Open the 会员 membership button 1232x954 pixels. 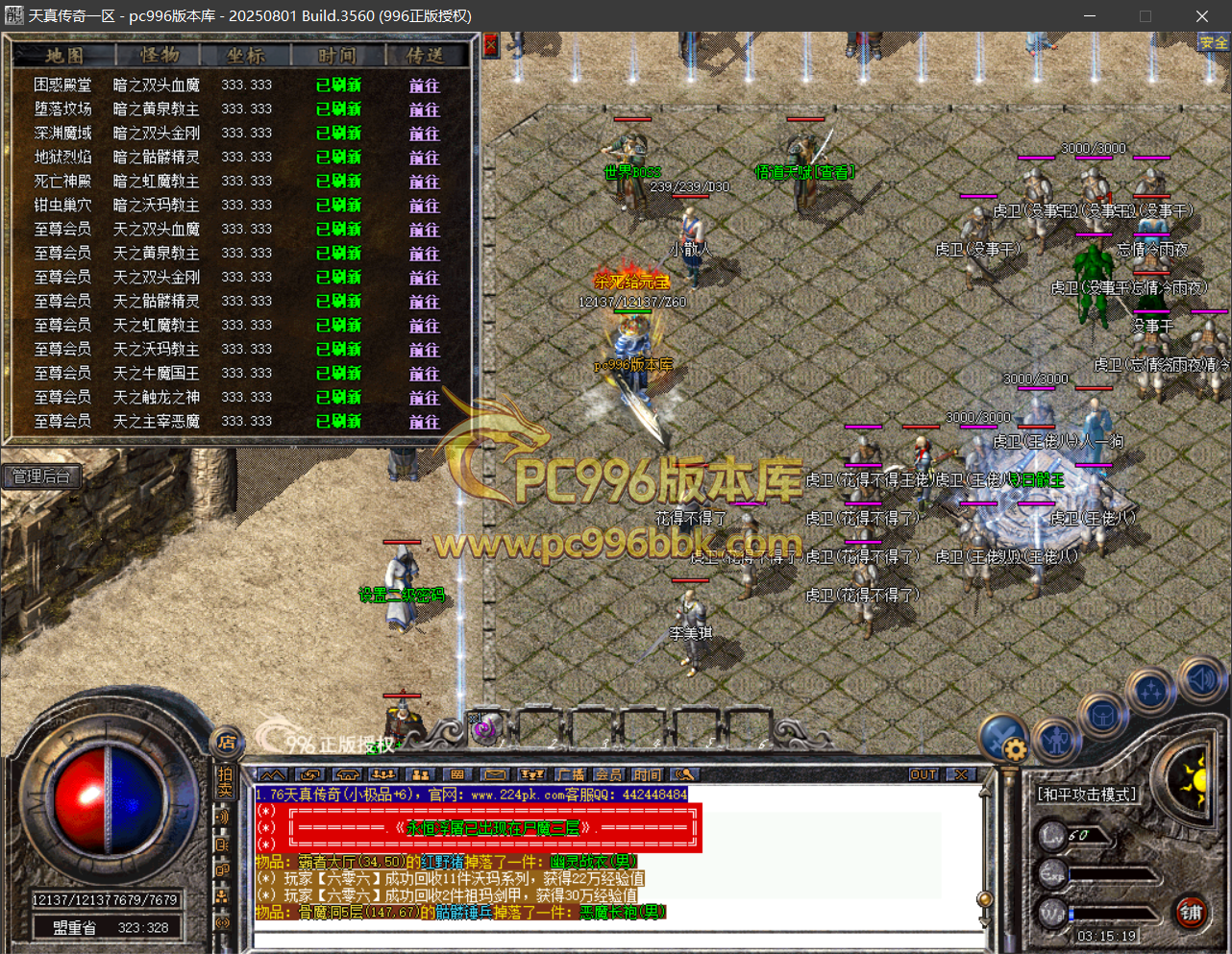608,774
